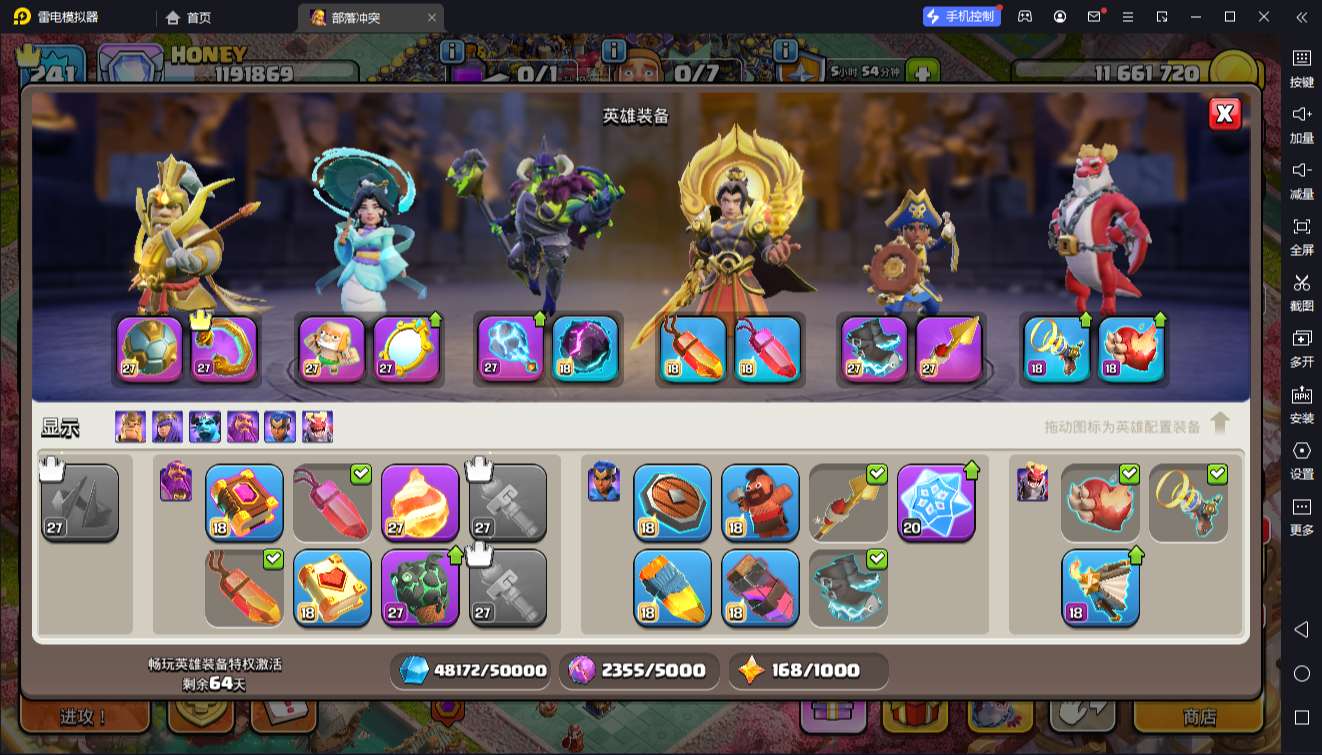Click the emulator's 截图 screenshot button
Image resolution: width=1322 pixels, height=755 pixels.
[1301, 290]
